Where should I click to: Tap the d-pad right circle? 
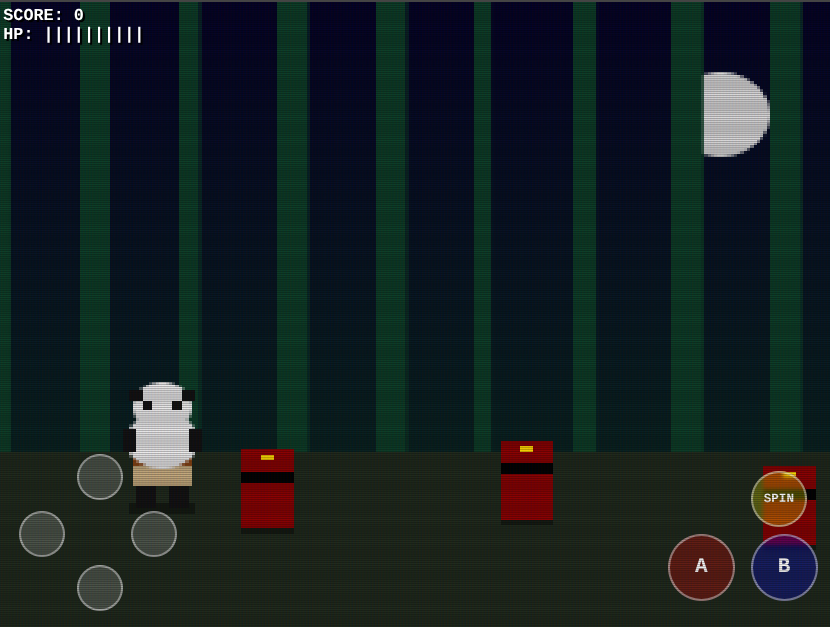click(x=154, y=534)
